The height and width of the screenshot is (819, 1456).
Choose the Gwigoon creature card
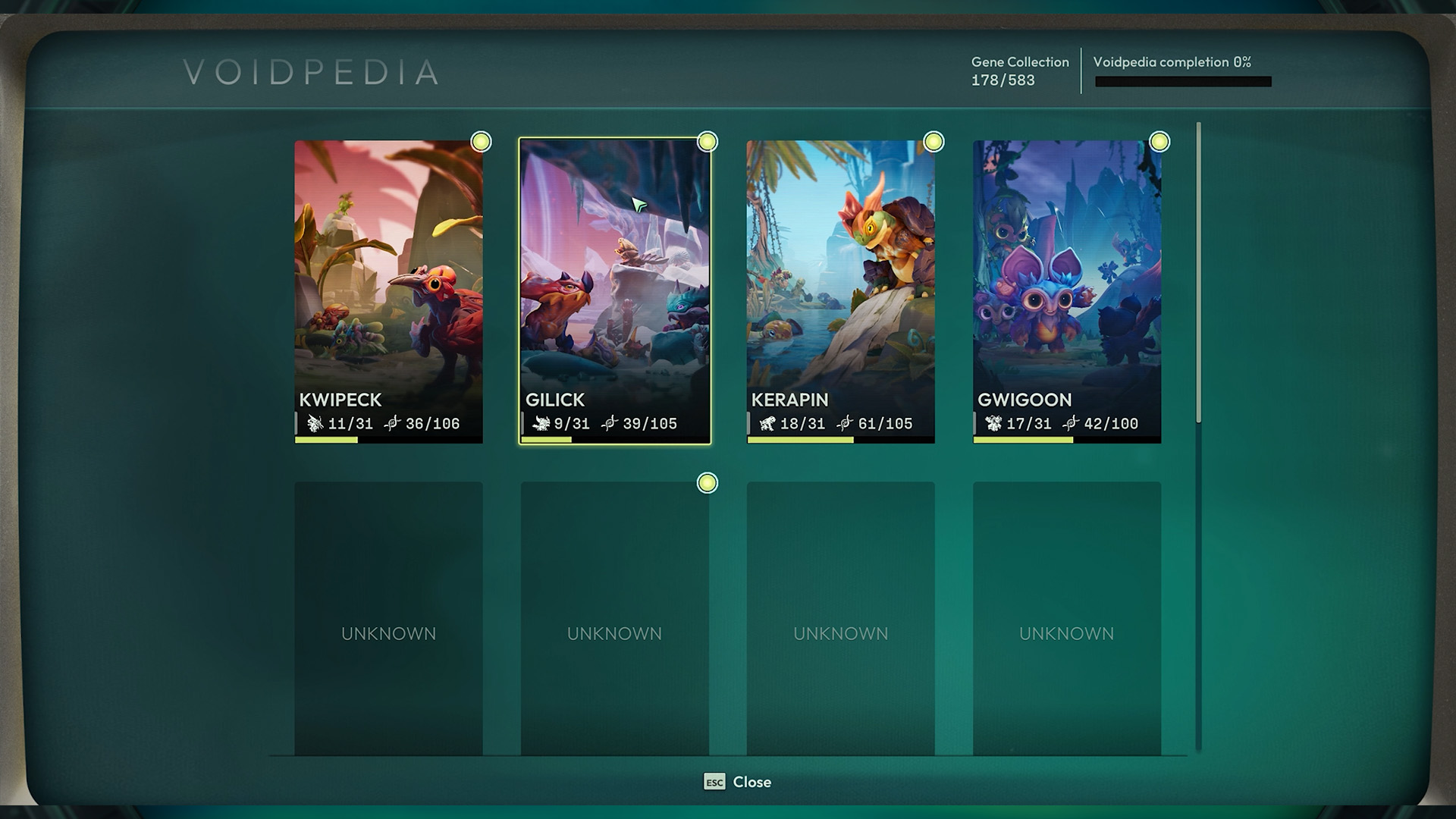[x=1066, y=291]
